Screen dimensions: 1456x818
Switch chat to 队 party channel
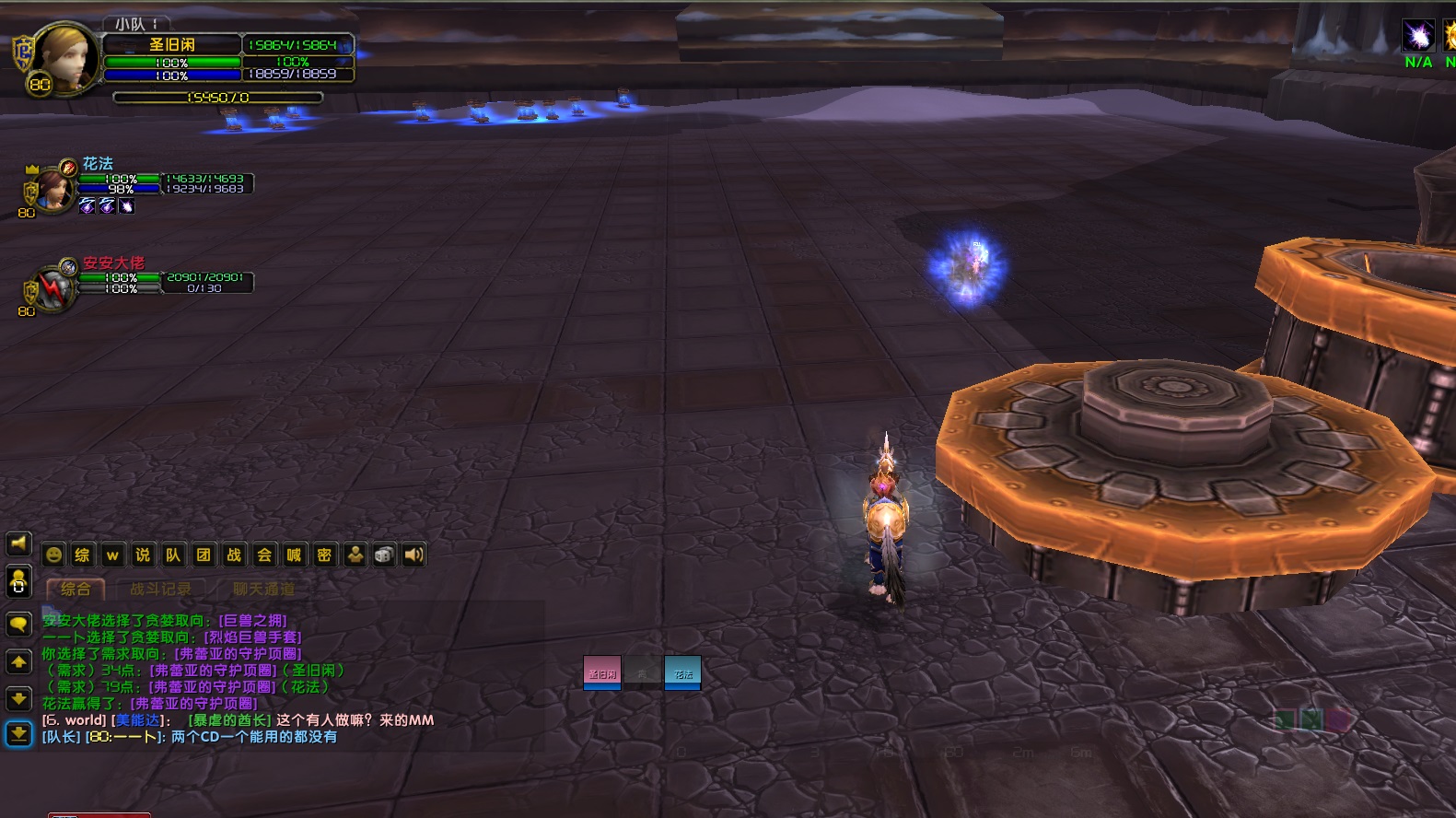click(173, 555)
